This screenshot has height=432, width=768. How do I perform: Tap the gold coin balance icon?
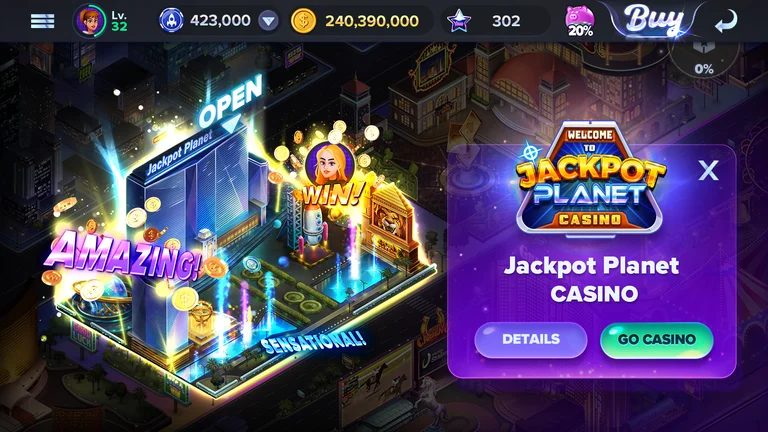(x=303, y=20)
